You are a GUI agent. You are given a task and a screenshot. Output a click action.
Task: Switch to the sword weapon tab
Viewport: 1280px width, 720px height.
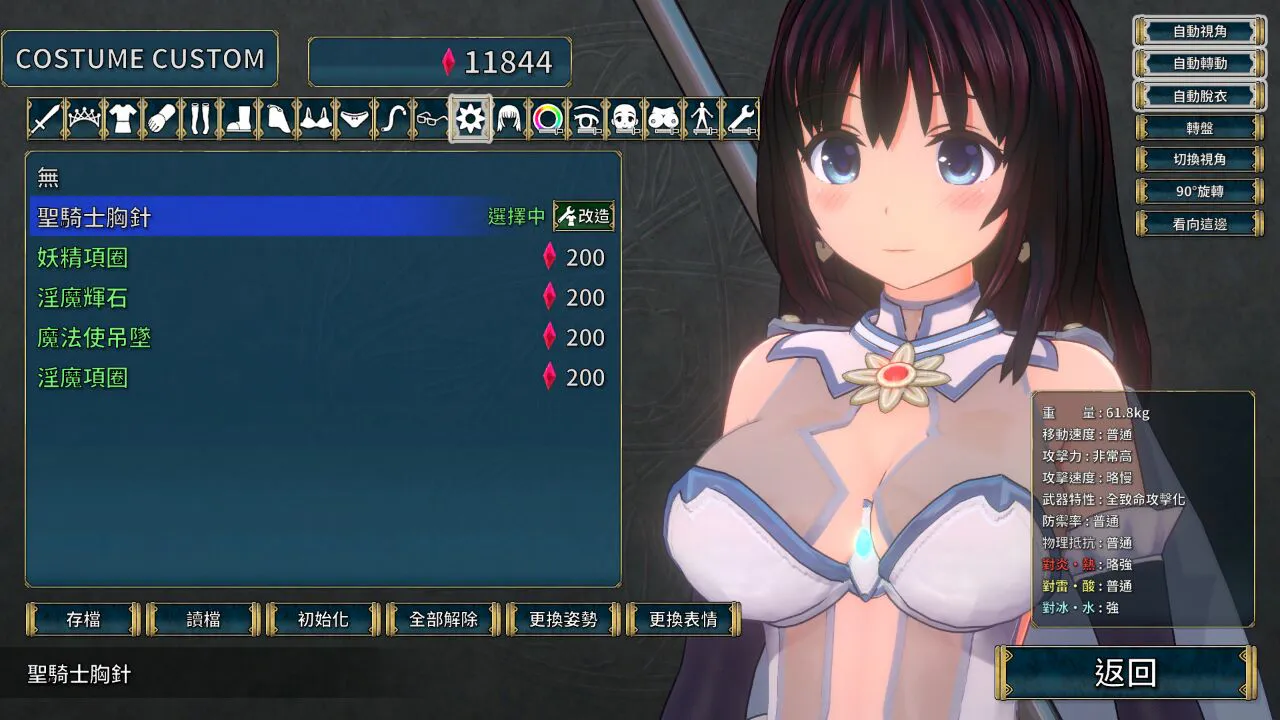[x=45, y=119]
